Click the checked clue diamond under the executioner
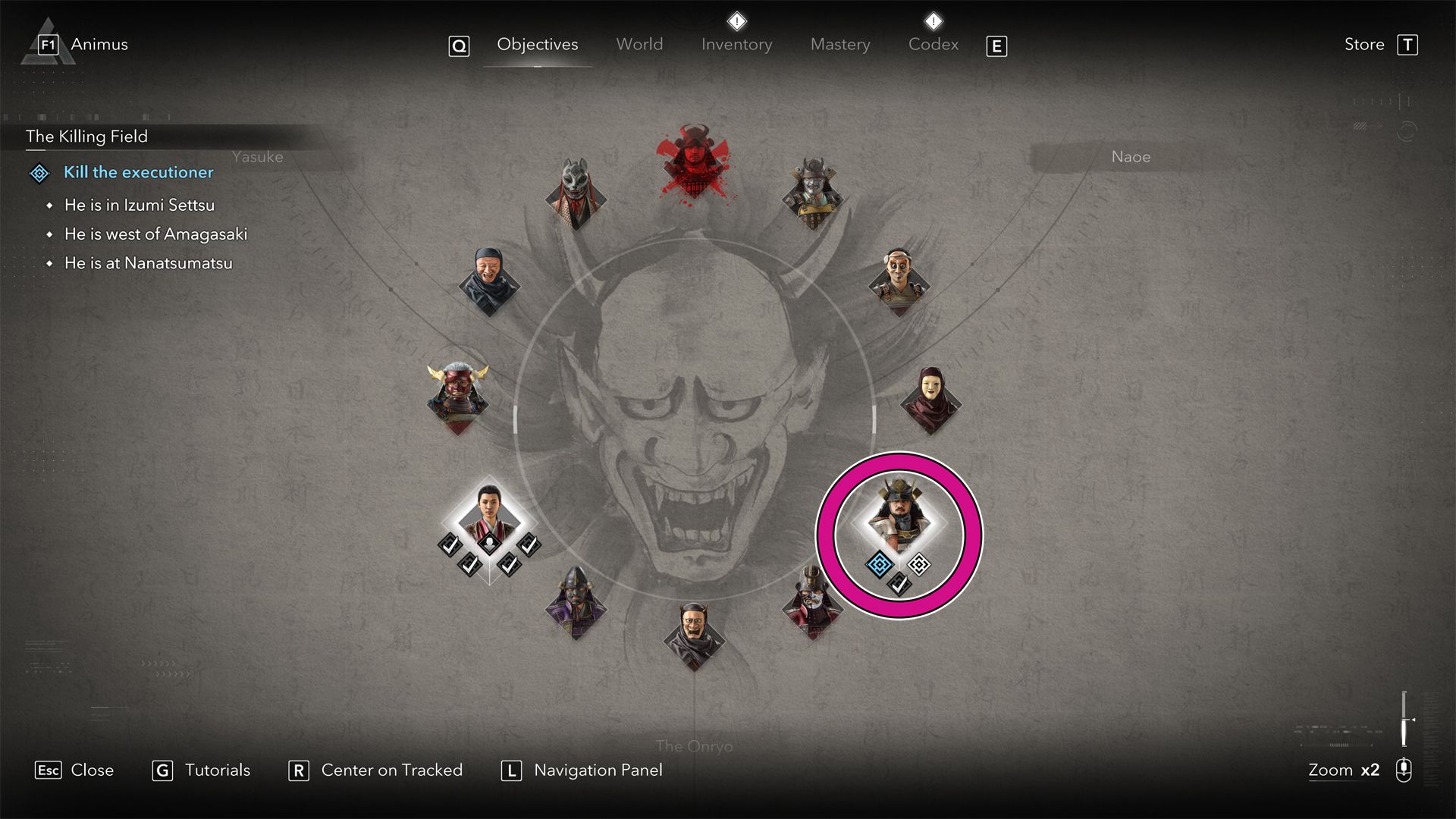 click(x=899, y=584)
